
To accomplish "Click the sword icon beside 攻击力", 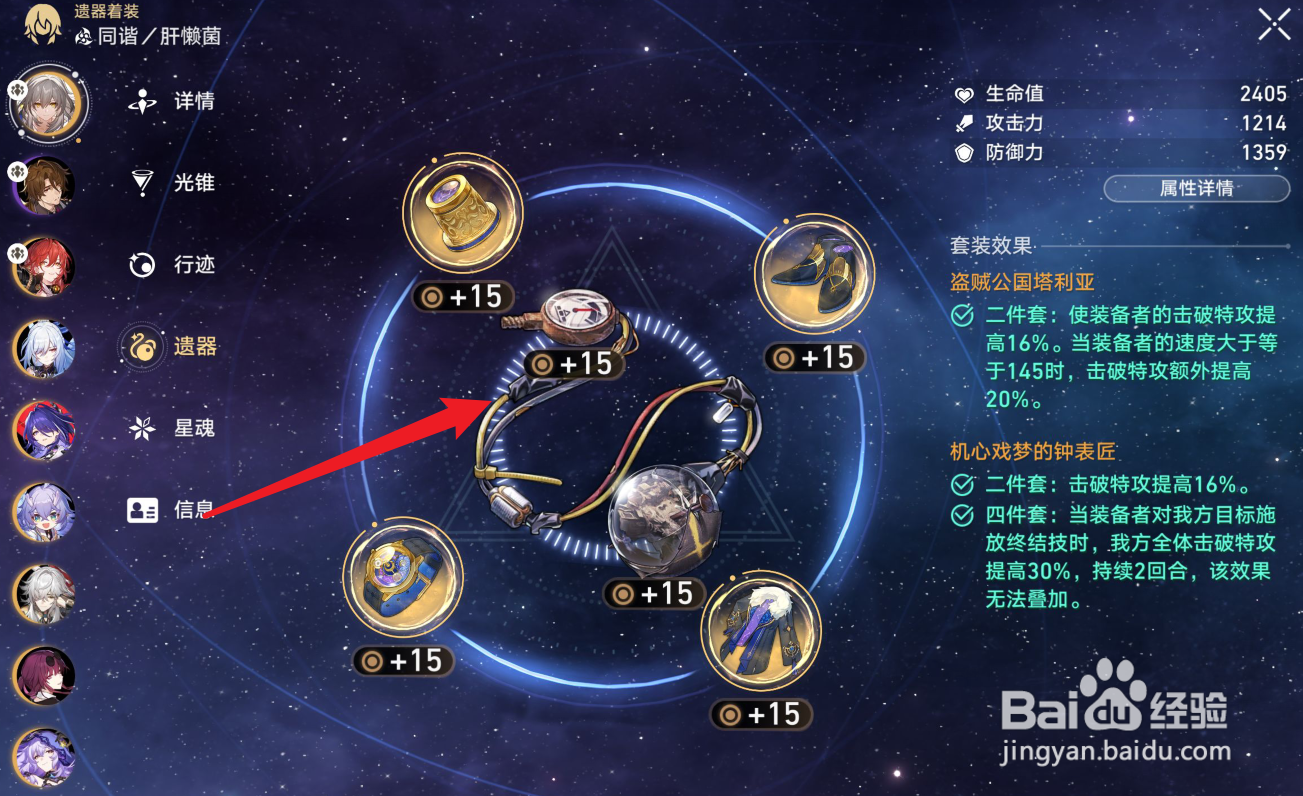I will tap(963, 123).
